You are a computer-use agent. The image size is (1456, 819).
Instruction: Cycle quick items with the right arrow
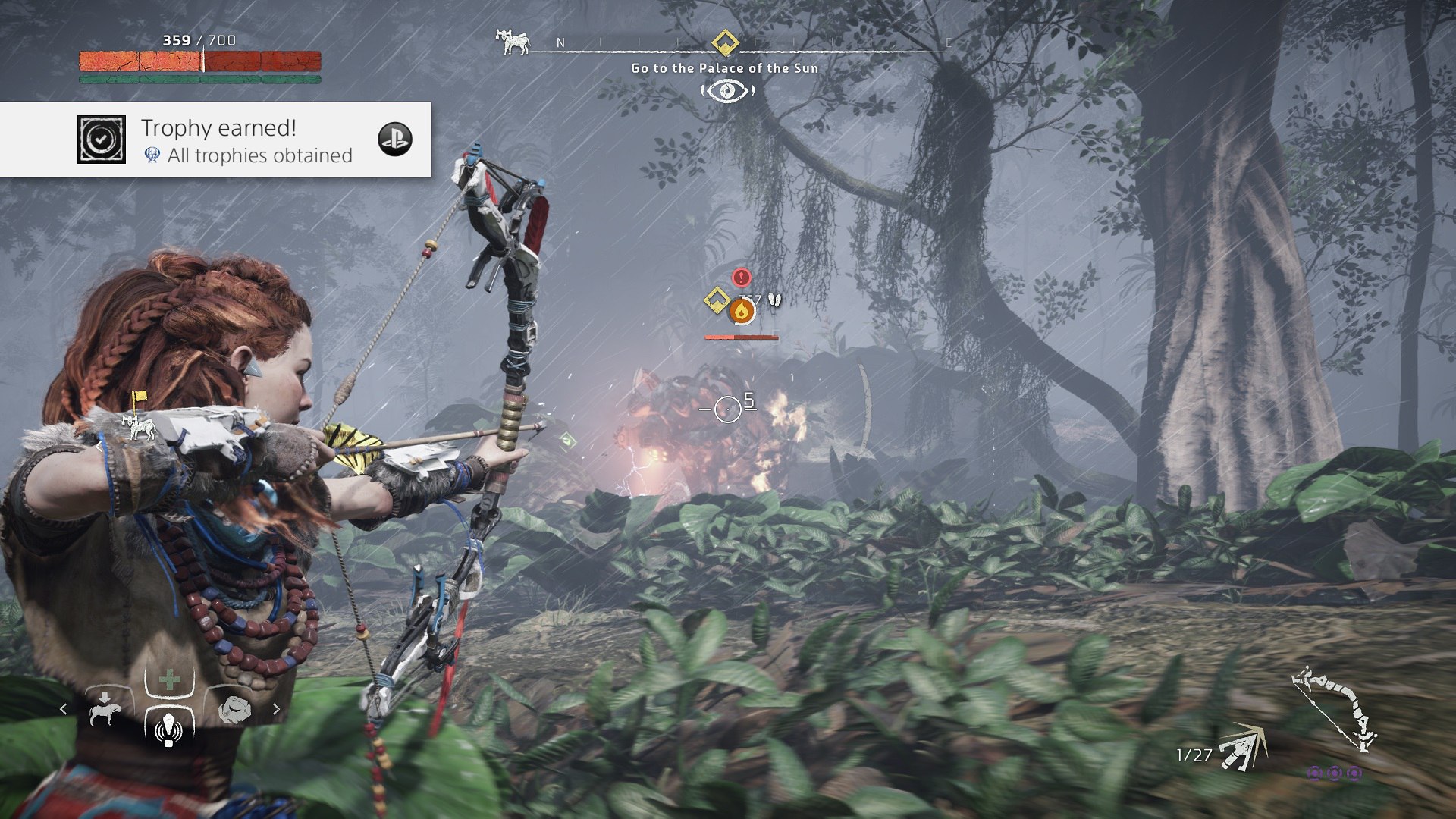coord(276,709)
